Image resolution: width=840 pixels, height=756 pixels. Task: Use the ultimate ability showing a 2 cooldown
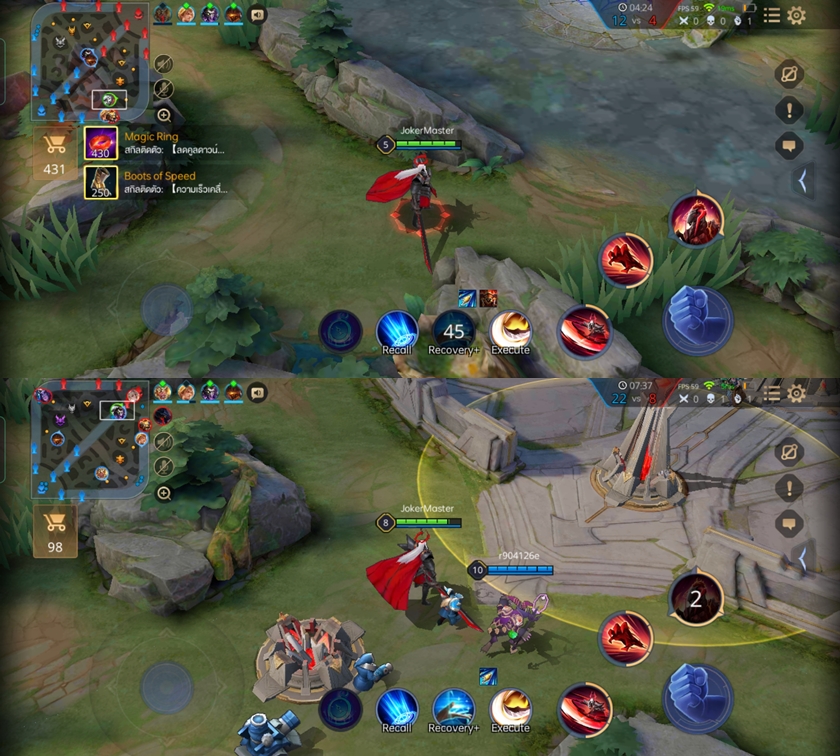click(x=696, y=599)
